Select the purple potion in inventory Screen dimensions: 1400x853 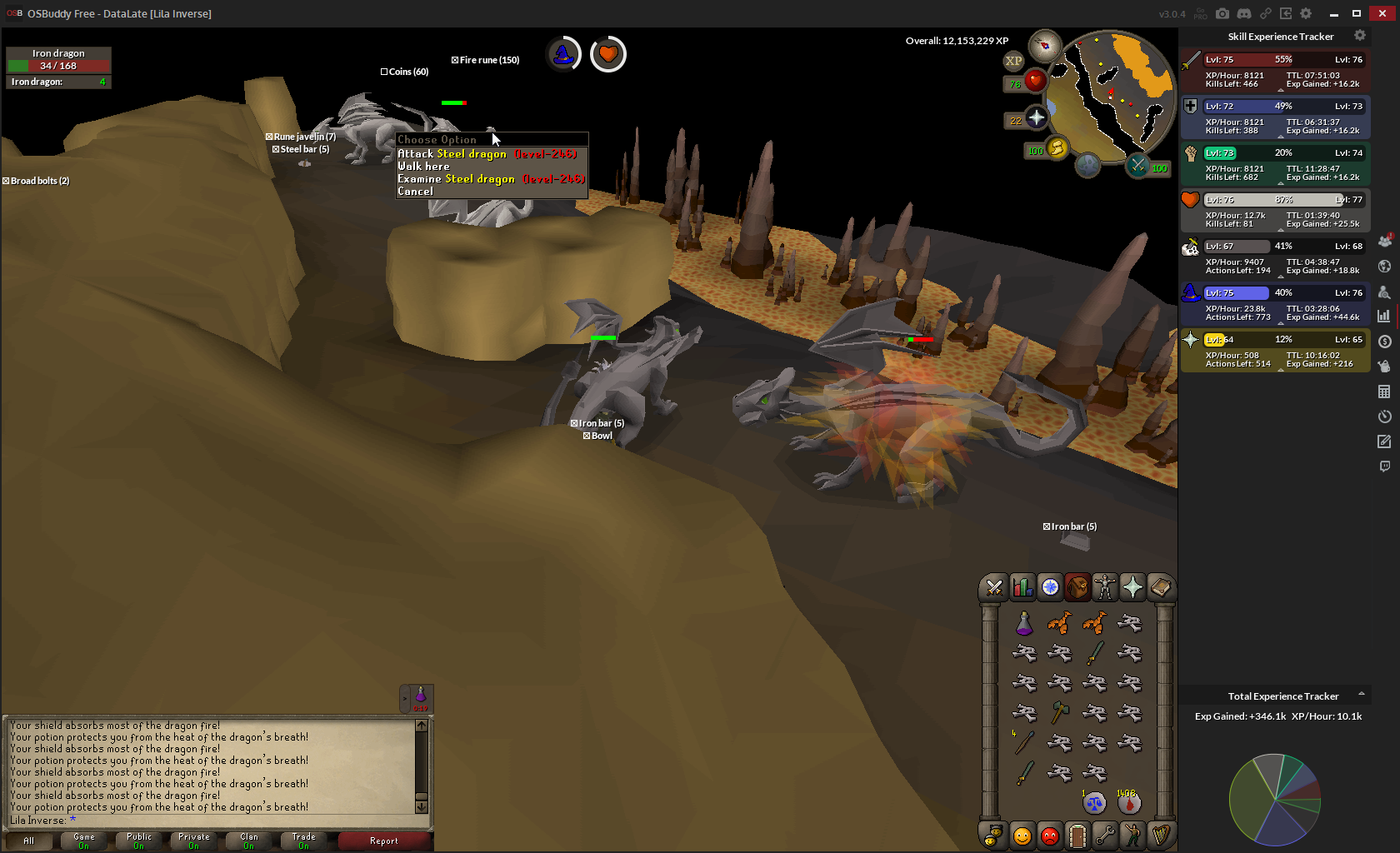[1024, 623]
